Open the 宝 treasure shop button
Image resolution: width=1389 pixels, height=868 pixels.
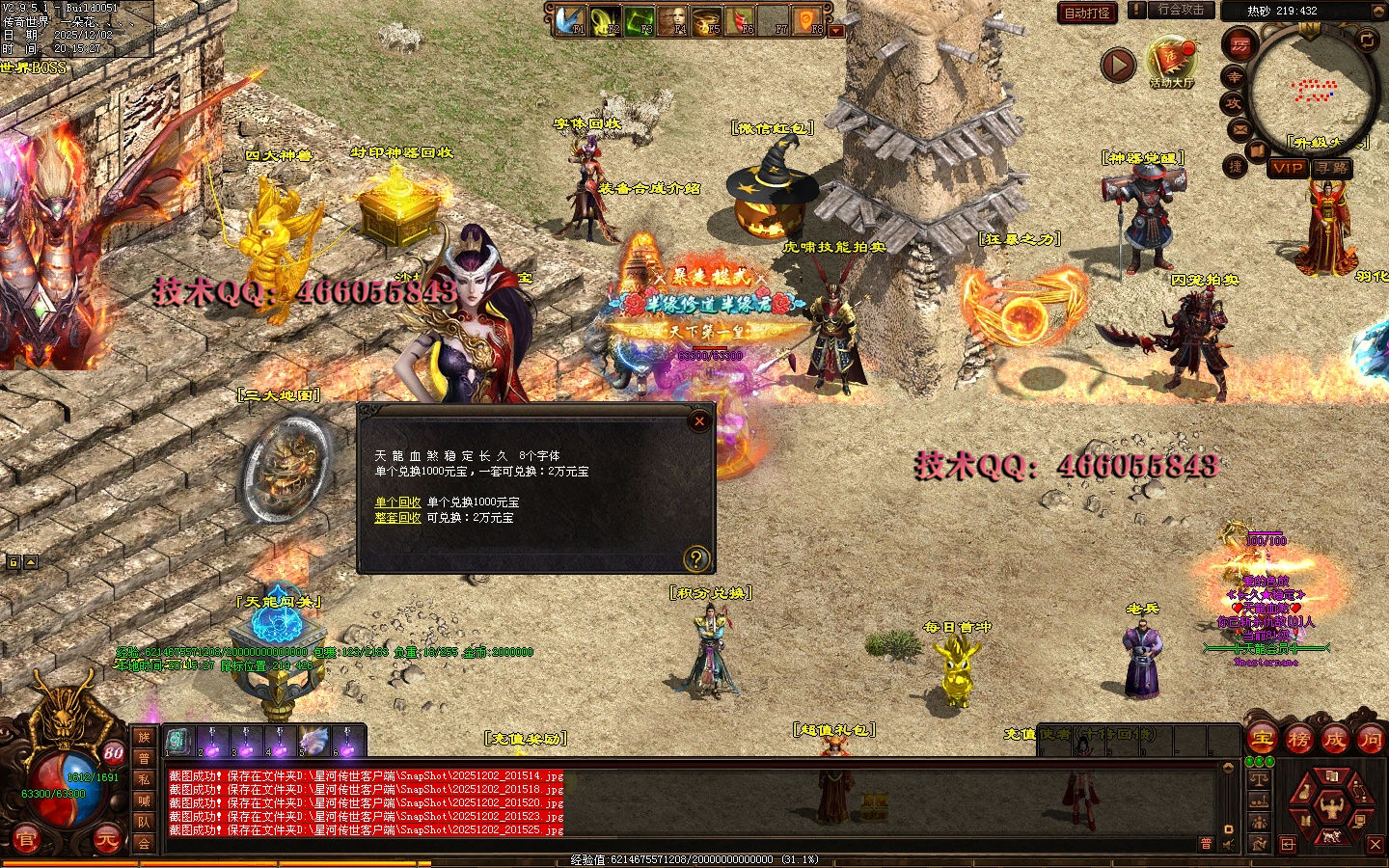coord(1262,740)
